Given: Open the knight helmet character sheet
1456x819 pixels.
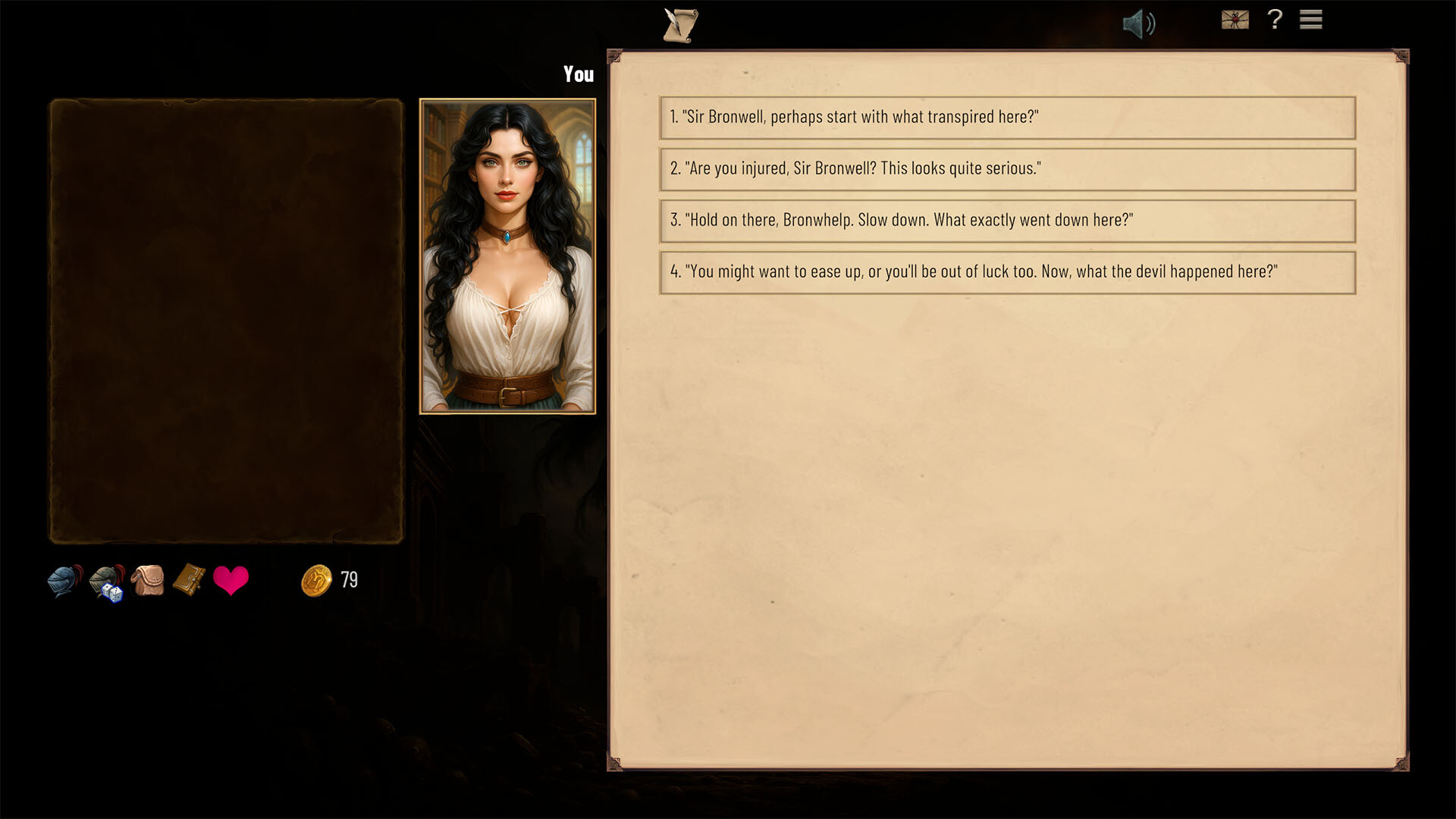Looking at the screenshot, I should coord(65,582).
